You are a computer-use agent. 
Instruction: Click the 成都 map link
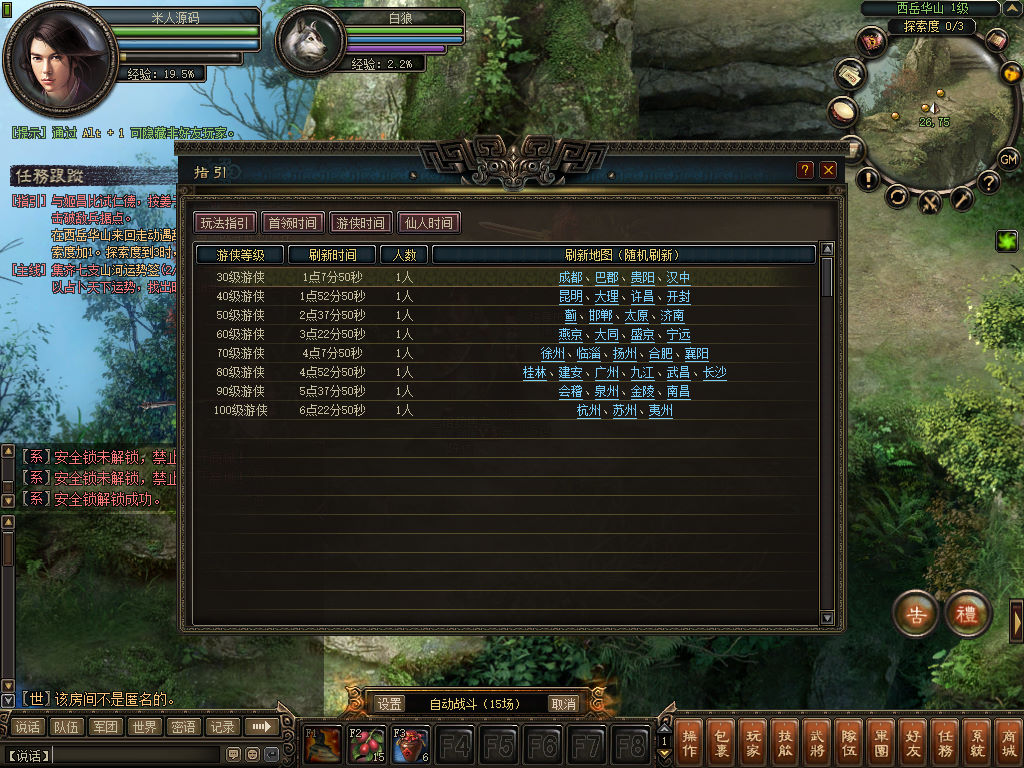tap(570, 278)
